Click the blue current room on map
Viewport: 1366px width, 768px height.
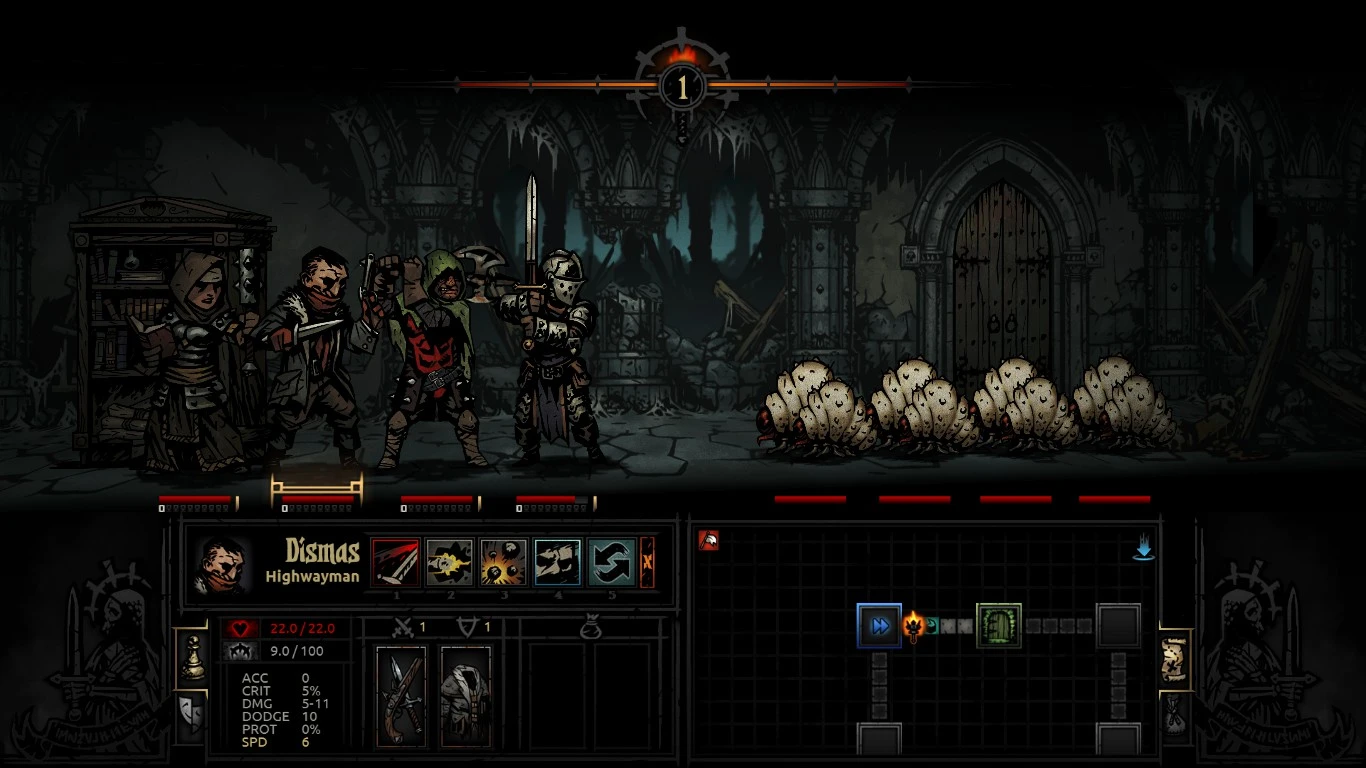pos(879,626)
